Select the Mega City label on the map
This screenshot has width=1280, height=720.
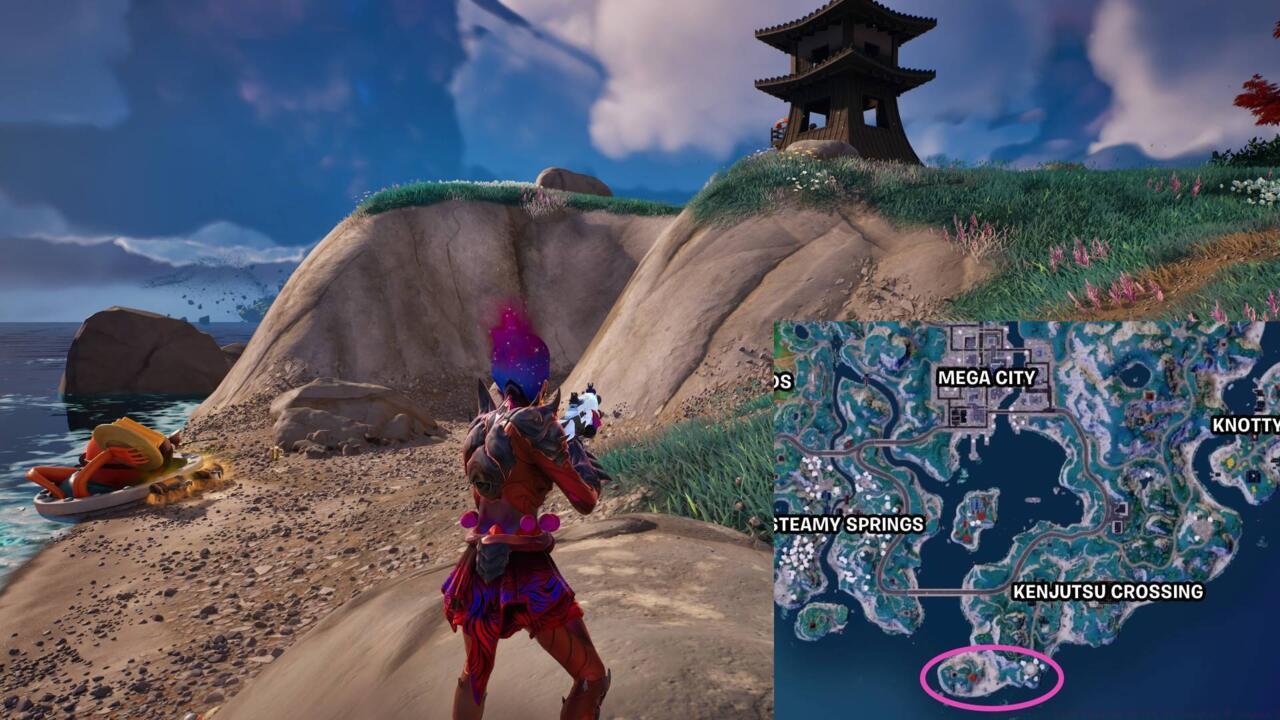point(987,376)
